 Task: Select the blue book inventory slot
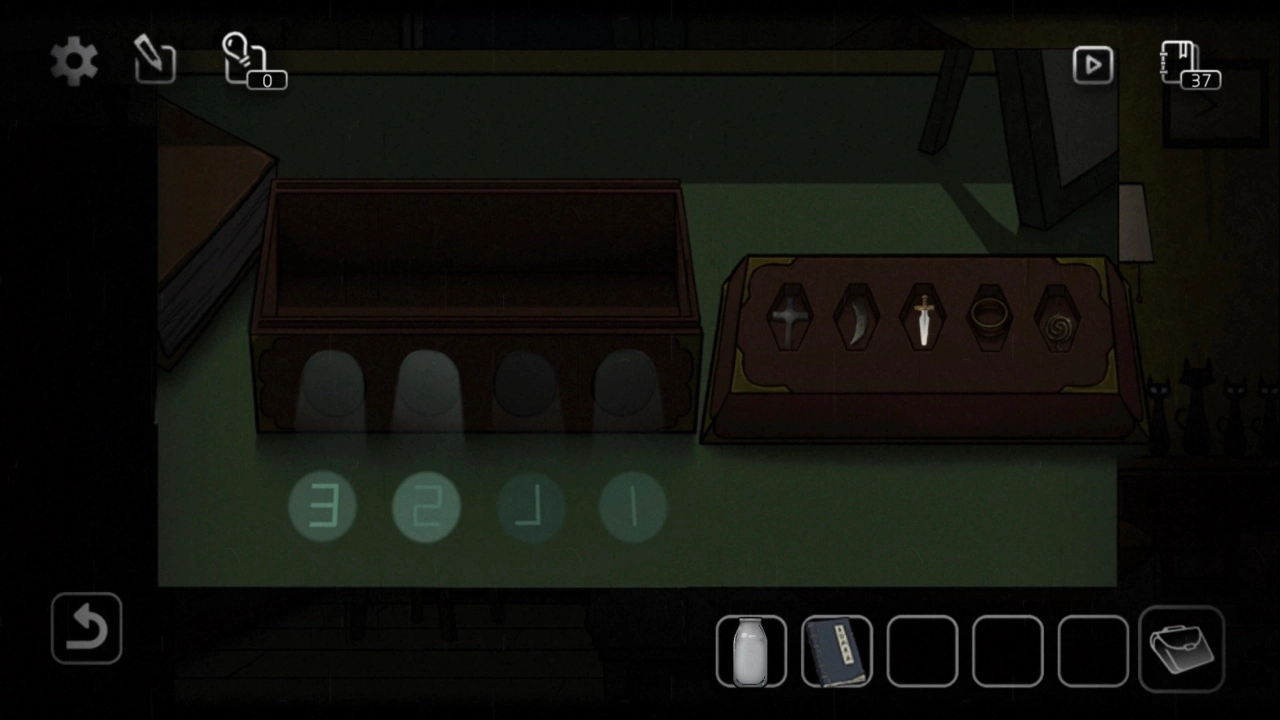(x=837, y=652)
